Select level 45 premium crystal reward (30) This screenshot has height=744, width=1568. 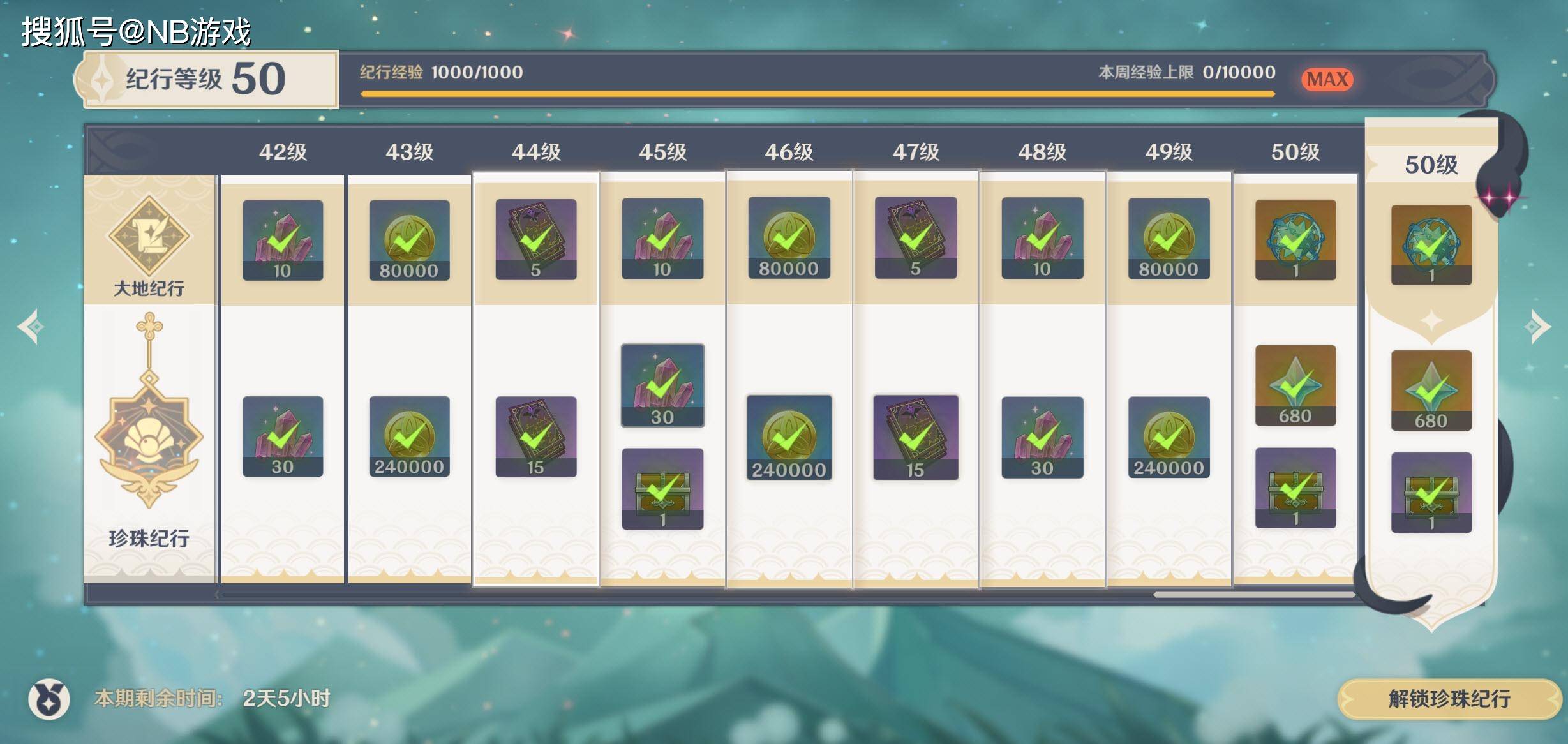point(662,385)
